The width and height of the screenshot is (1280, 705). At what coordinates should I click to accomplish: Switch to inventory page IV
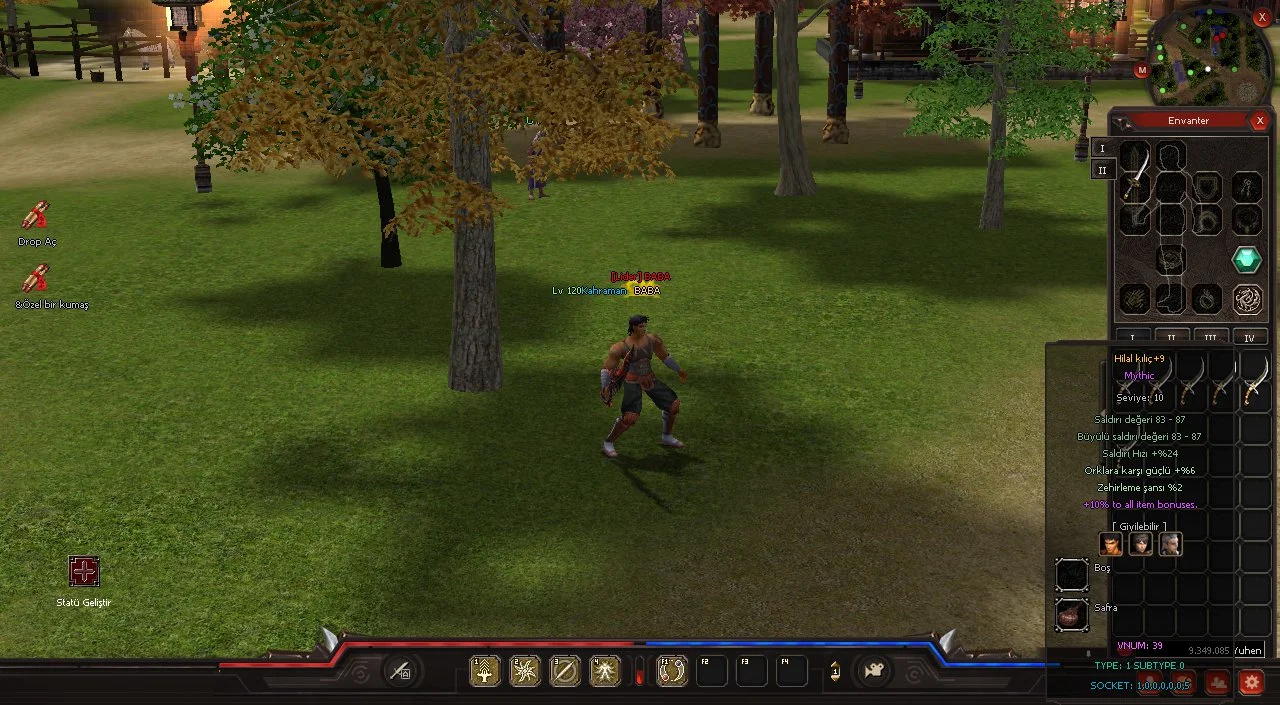(x=1249, y=338)
